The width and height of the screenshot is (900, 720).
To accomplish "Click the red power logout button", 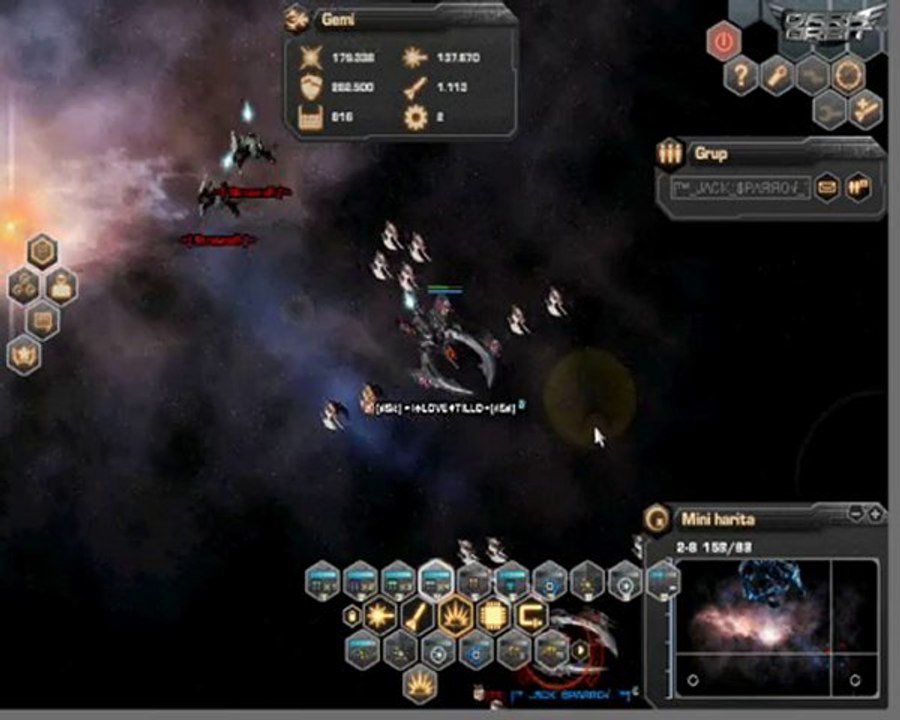I will pyautogui.click(x=723, y=42).
